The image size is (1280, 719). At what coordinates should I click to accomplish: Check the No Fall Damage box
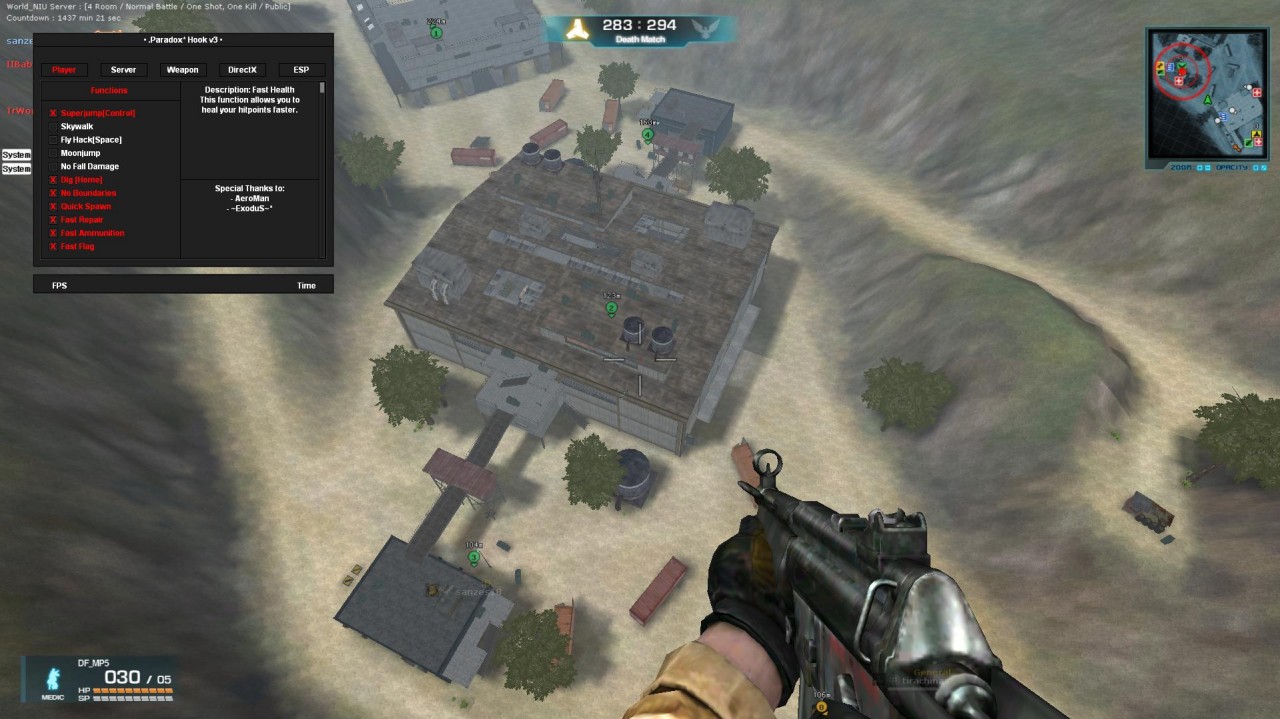click(54, 166)
